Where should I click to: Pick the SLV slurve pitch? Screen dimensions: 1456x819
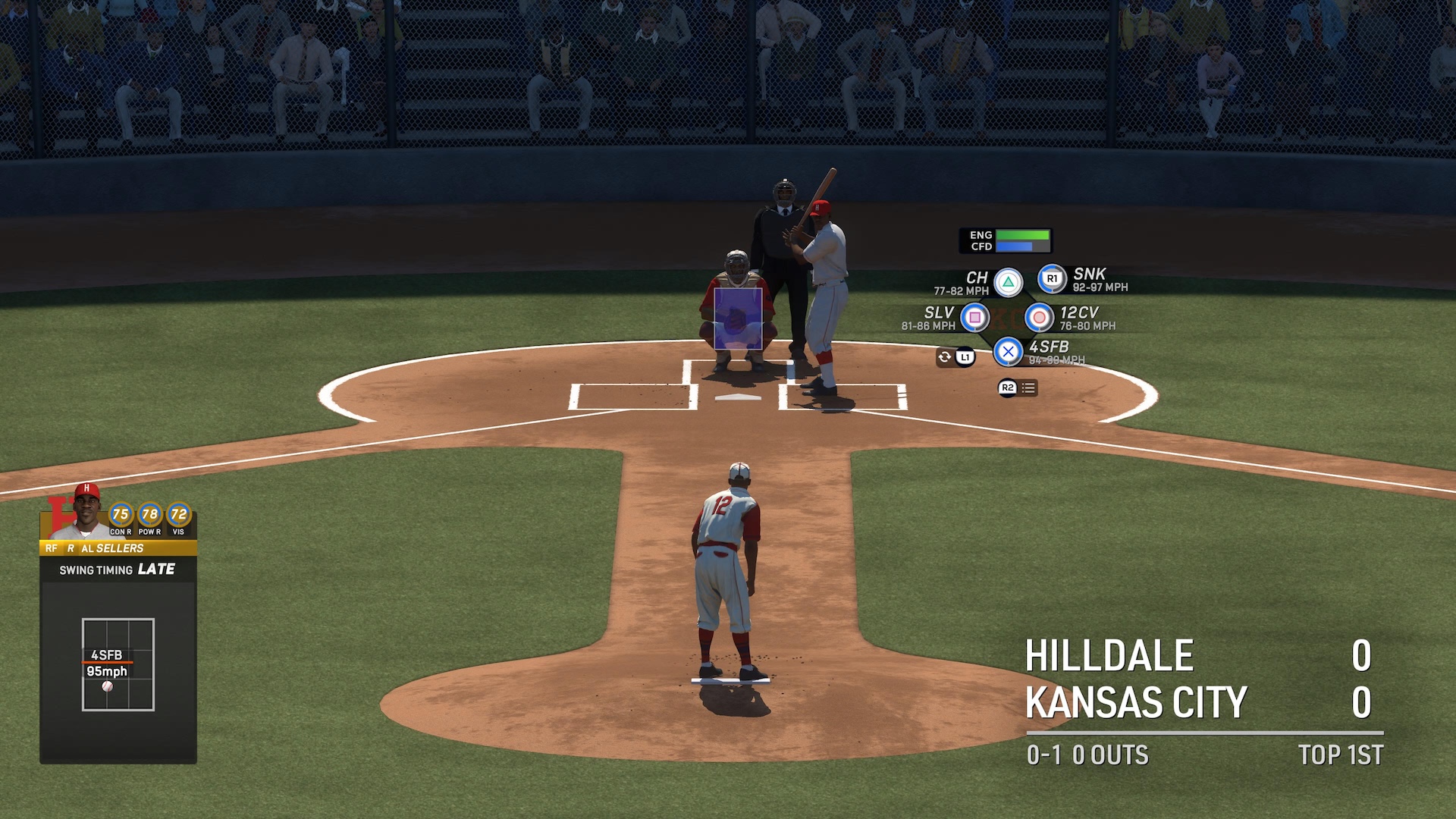pyautogui.click(x=974, y=318)
